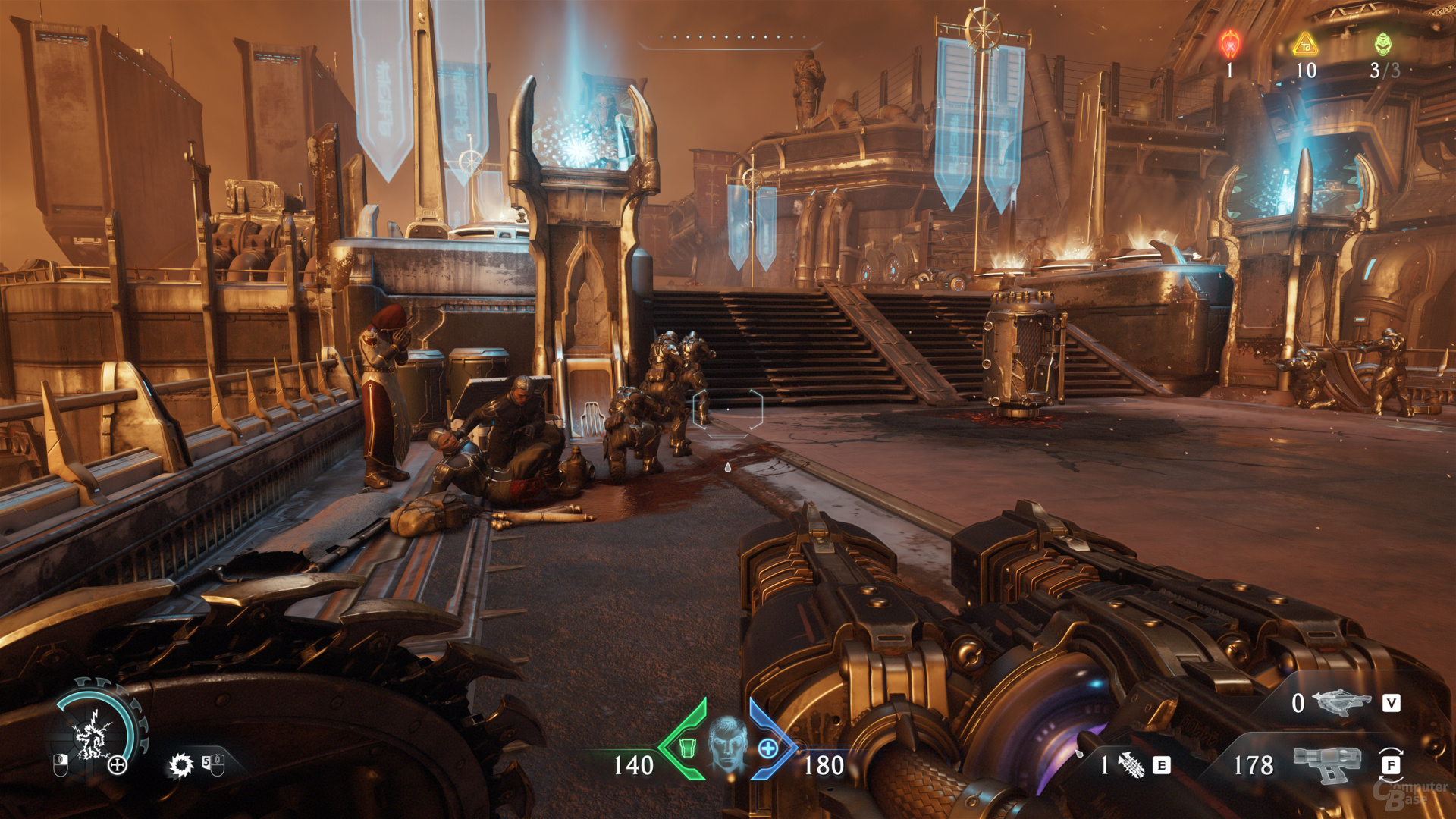Screen dimensions: 1456x819
Task: Click the green helmet lives icon
Action: pyautogui.click(x=1383, y=44)
